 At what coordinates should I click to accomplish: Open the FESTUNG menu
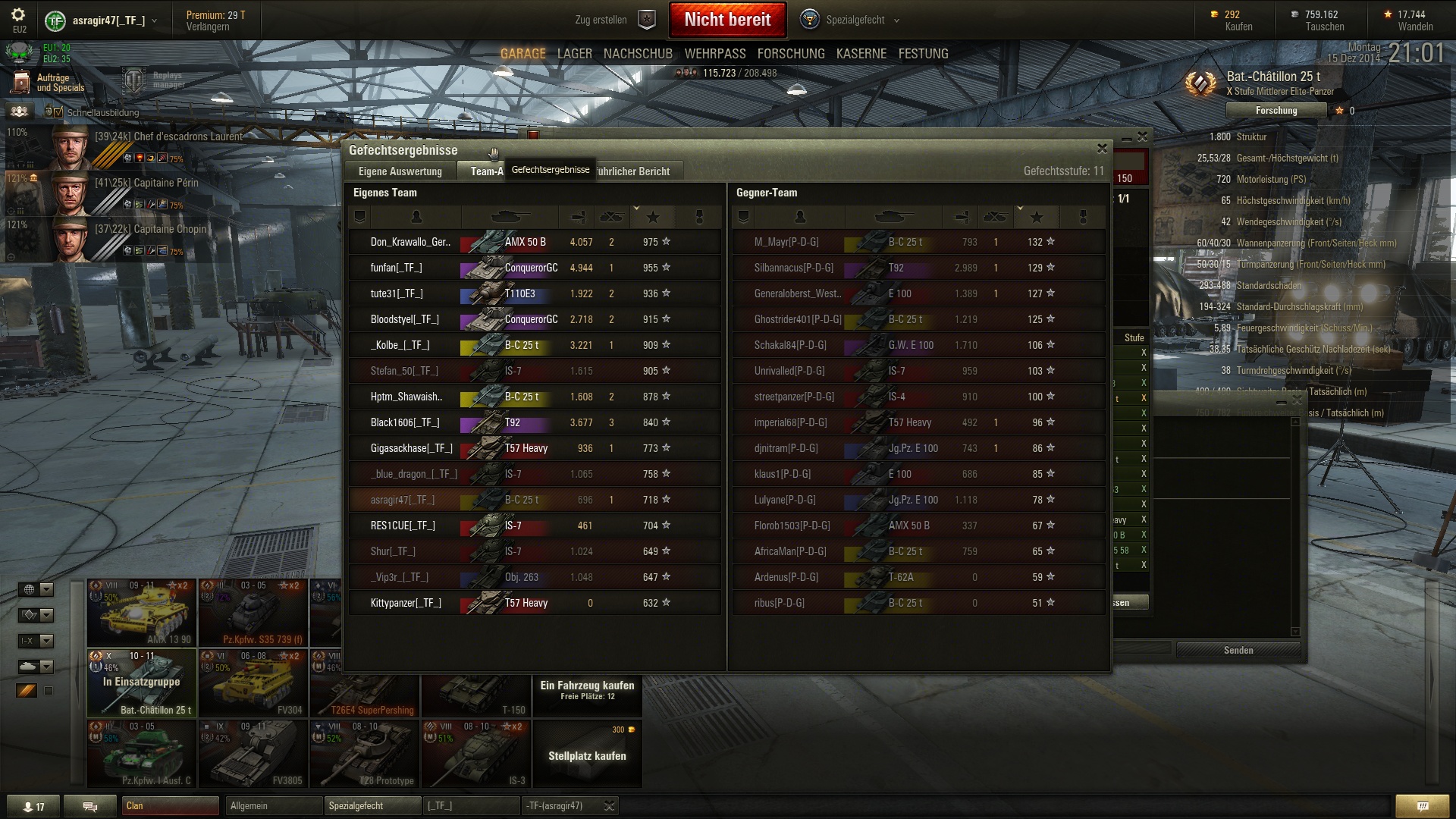(923, 54)
